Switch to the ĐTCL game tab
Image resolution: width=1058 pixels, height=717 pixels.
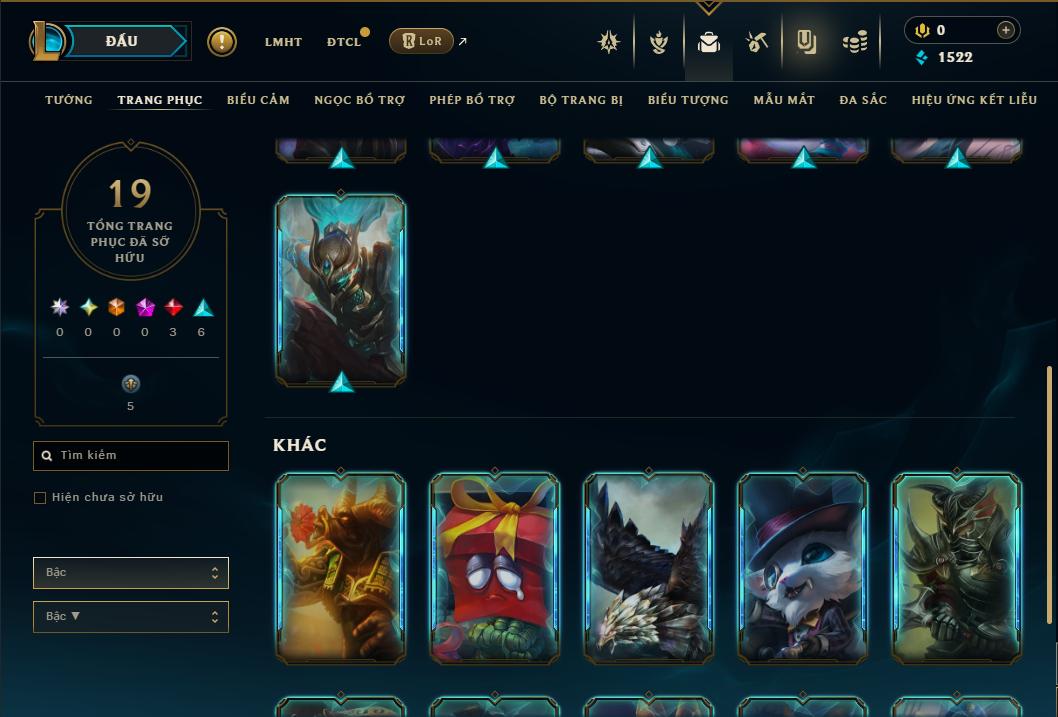[x=344, y=42]
